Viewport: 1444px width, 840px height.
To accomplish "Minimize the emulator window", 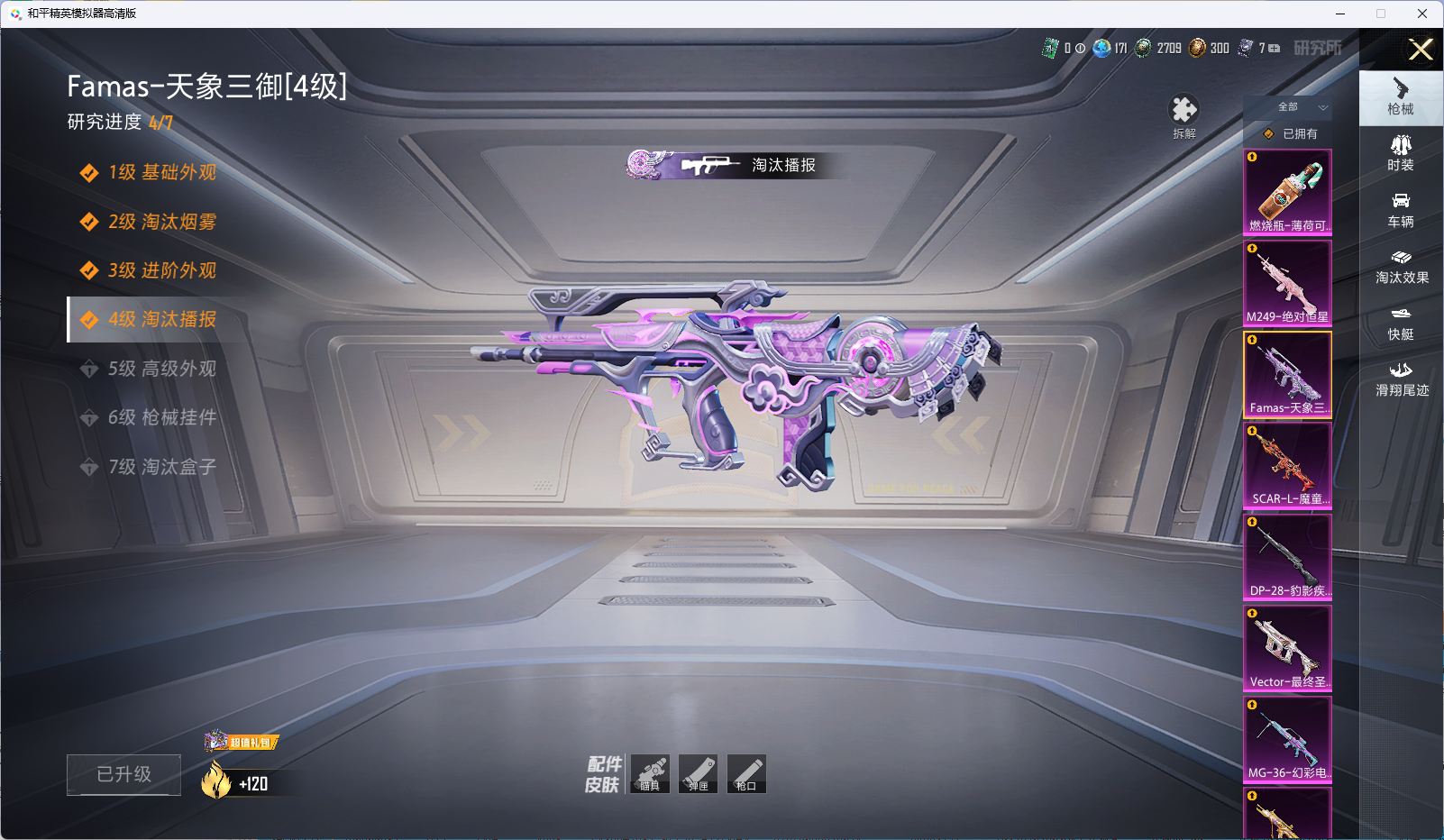I will pos(1340,14).
